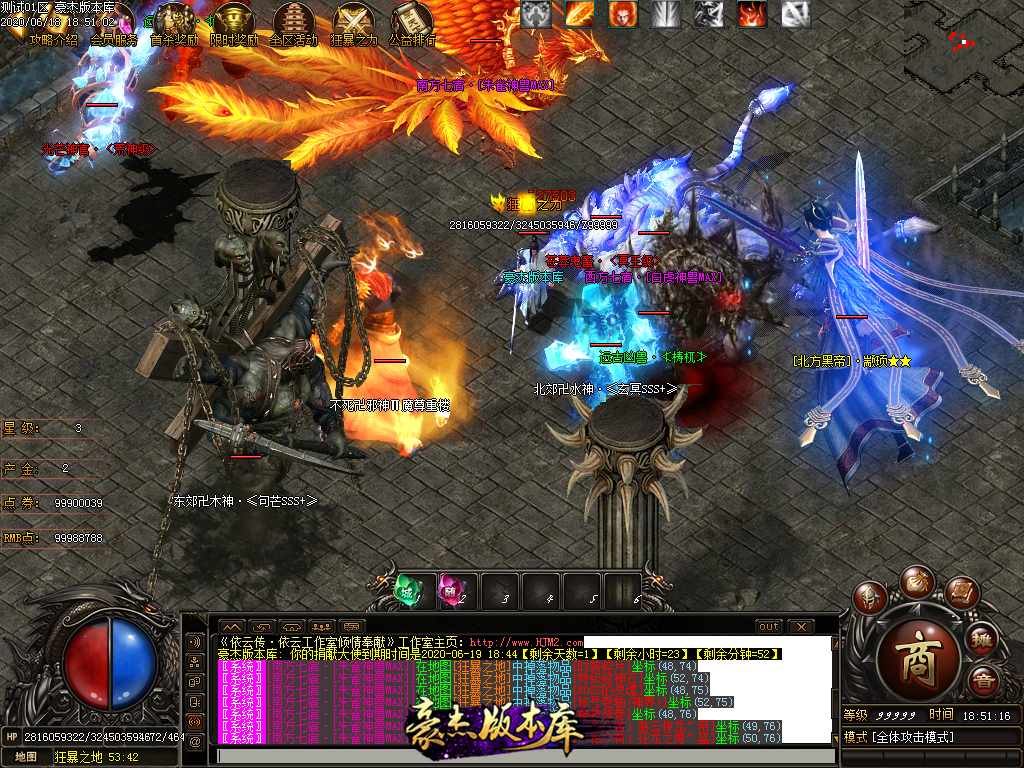
Task: Open the 会员服务 member services
Action: click(x=114, y=40)
